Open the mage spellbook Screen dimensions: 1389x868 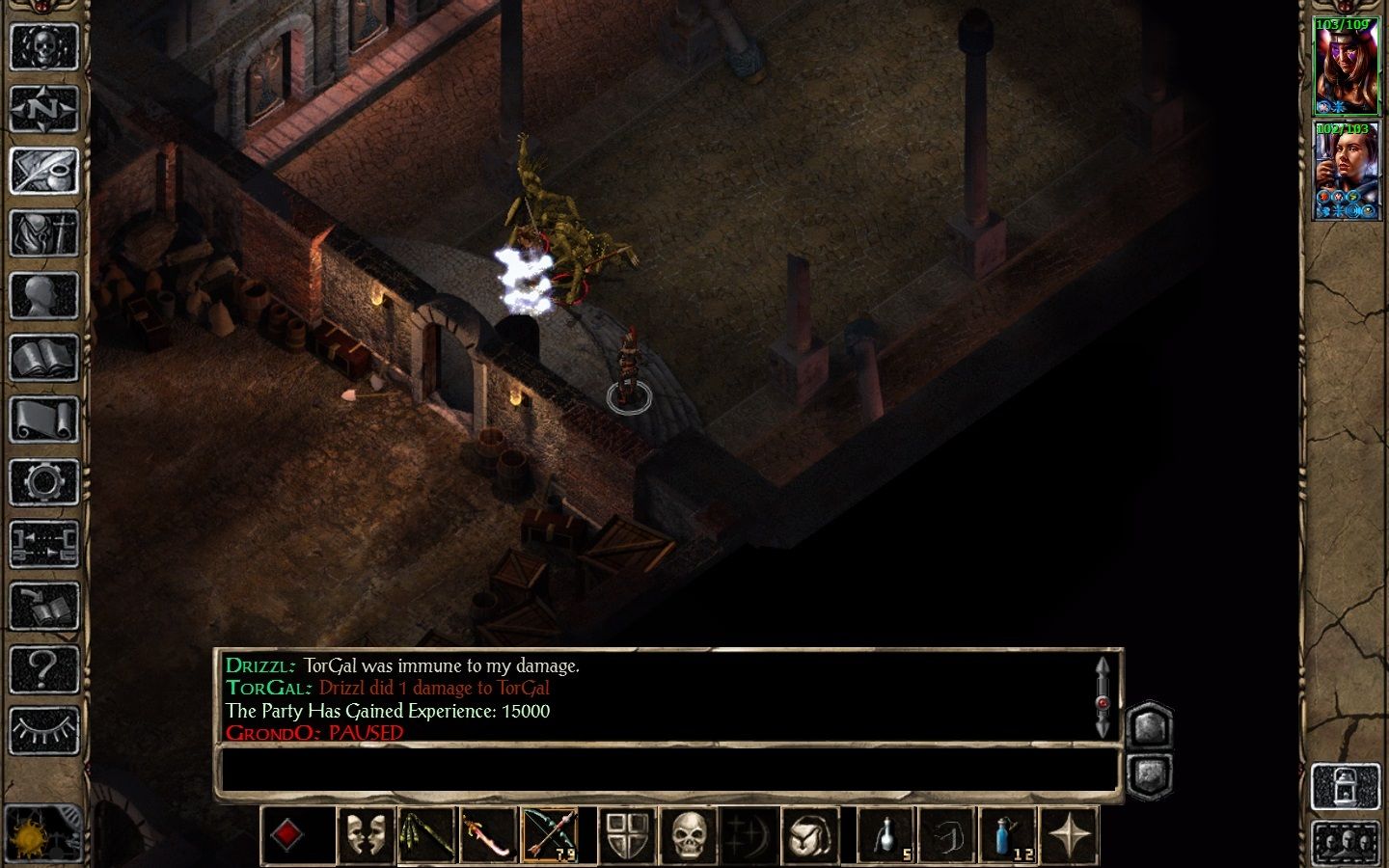pyautogui.click(x=43, y=359)
